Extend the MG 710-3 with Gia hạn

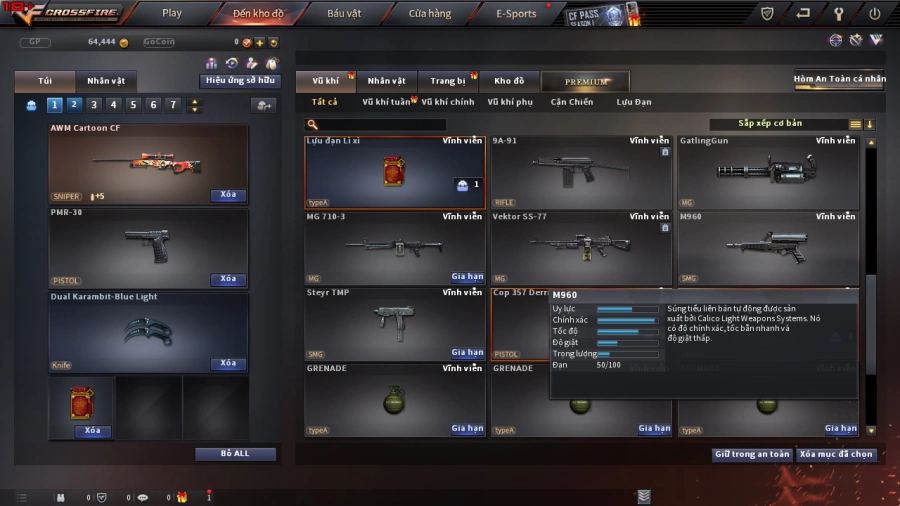tap(467, 277)
